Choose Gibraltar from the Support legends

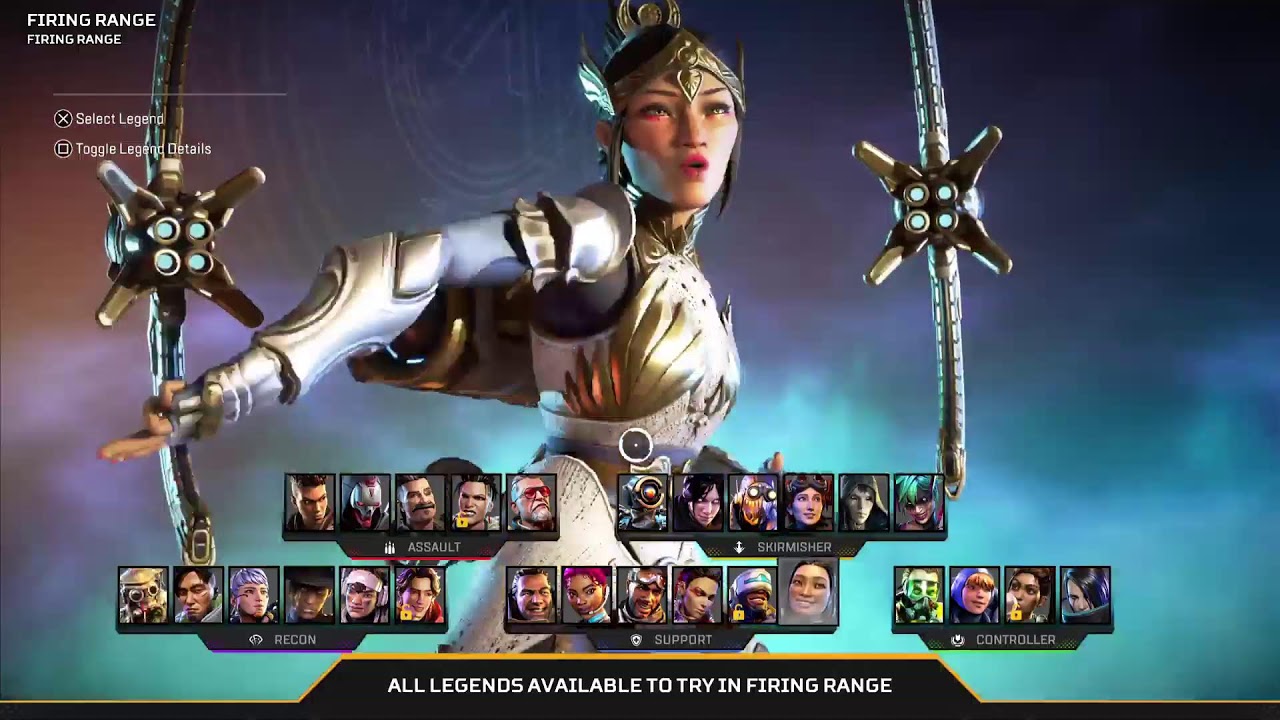coord(530,595)
